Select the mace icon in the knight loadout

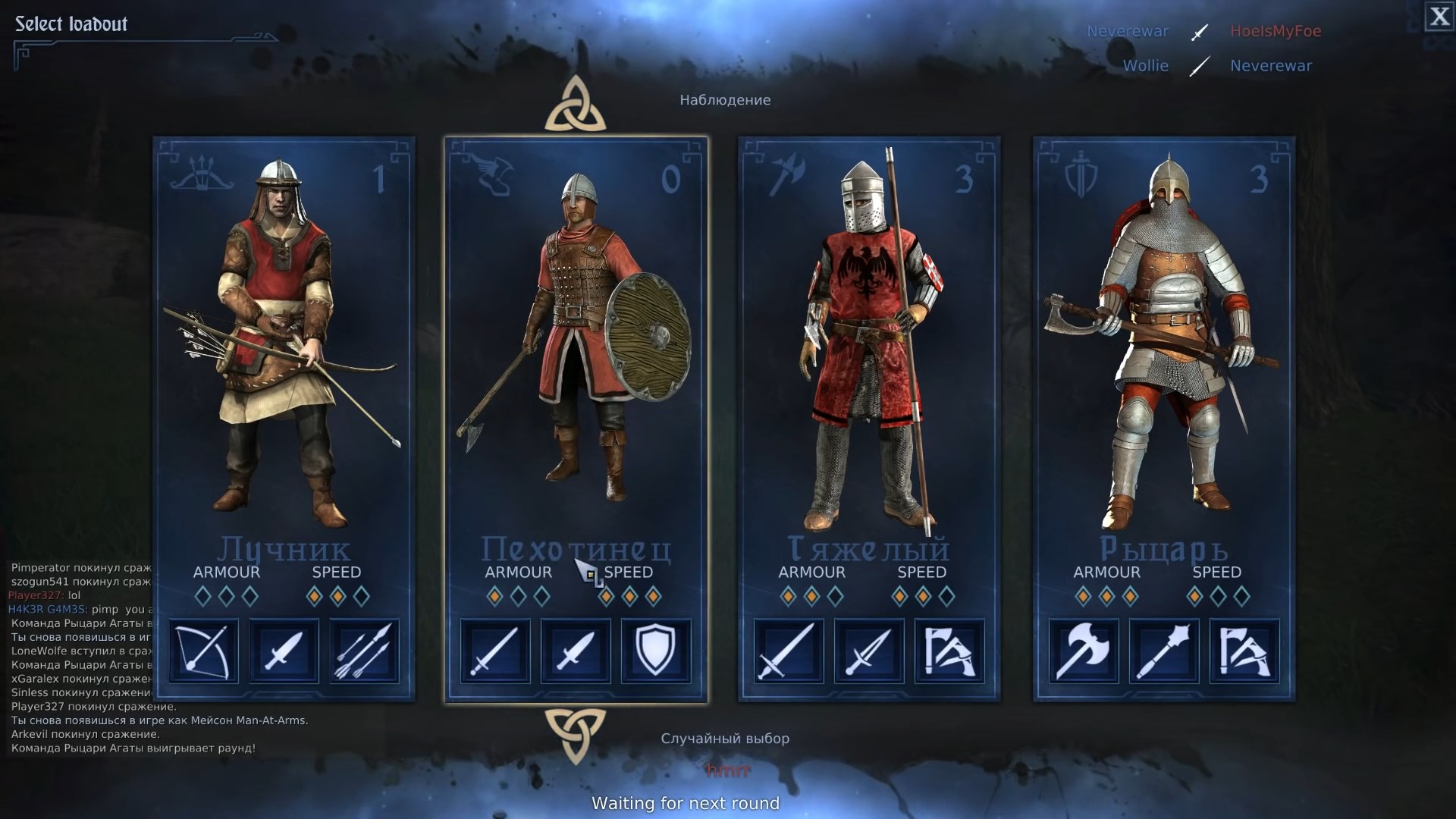pos(1166,651)
